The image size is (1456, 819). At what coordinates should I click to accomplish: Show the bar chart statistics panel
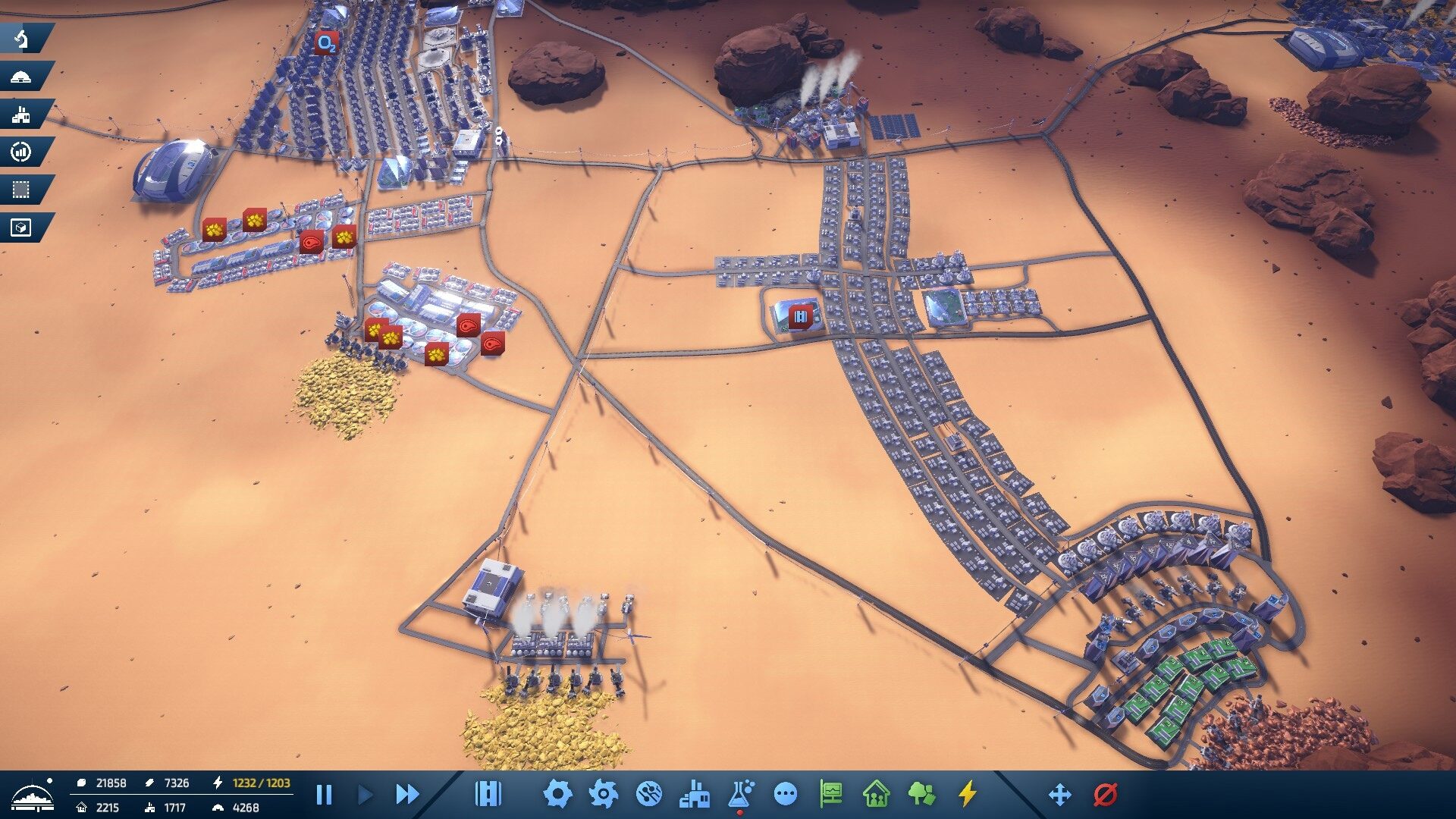[x=22, y=152]
